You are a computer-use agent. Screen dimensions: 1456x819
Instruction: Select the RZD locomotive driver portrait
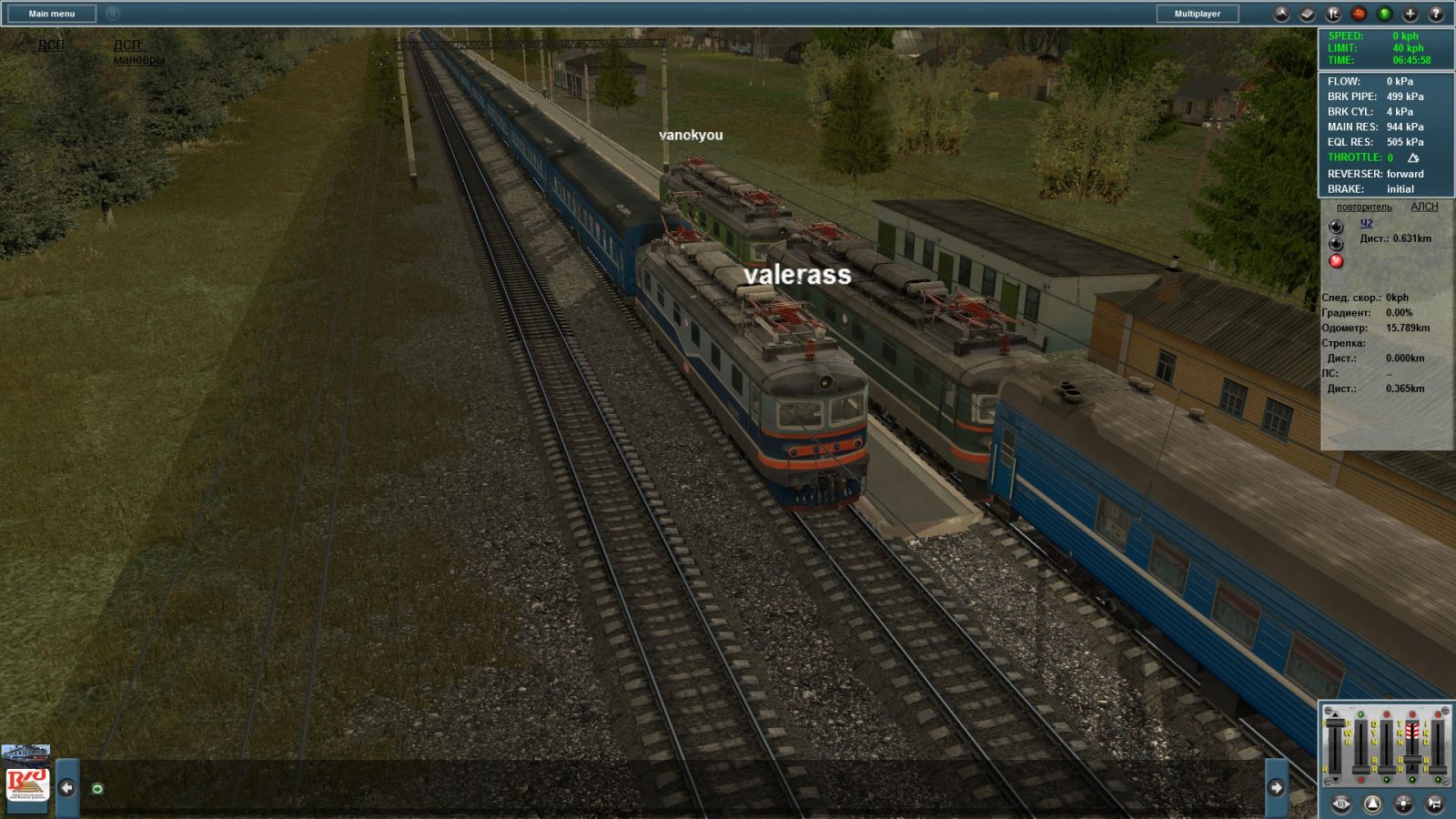[x=27, y=780]
